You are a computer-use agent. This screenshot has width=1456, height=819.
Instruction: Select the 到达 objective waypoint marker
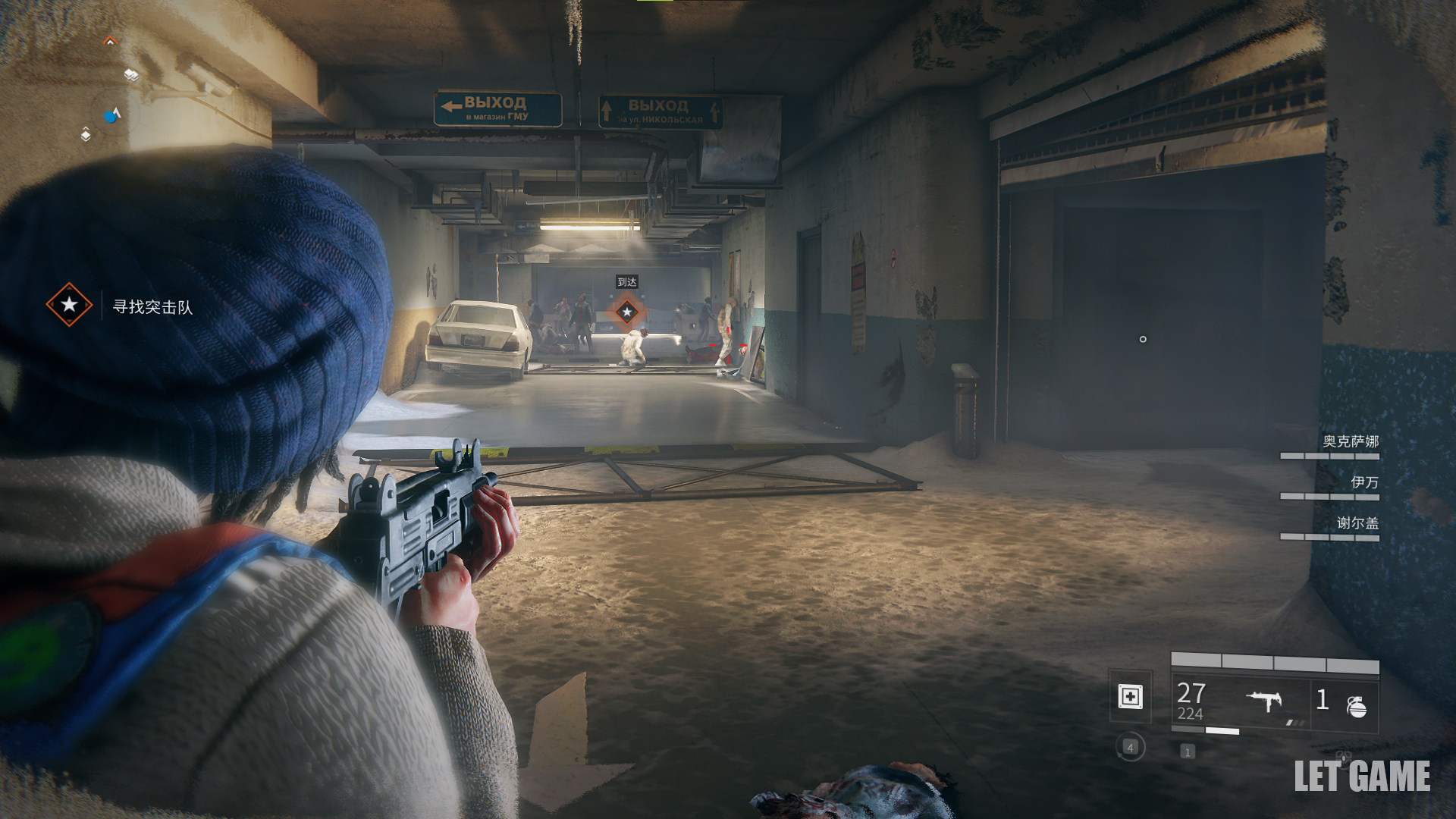pyautogui.click(x=626, y=311)
